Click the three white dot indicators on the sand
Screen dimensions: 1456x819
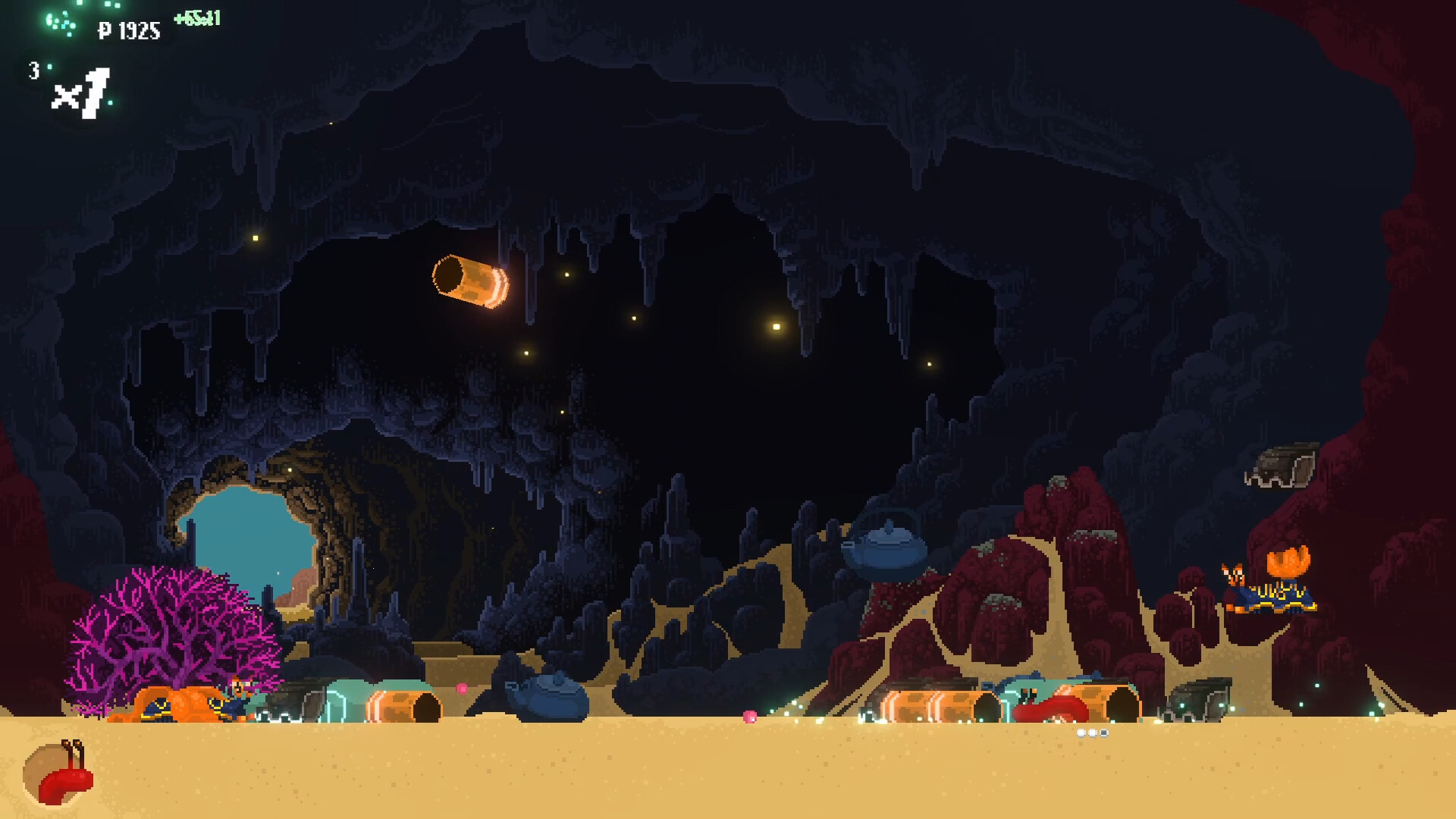[1093, 732]
